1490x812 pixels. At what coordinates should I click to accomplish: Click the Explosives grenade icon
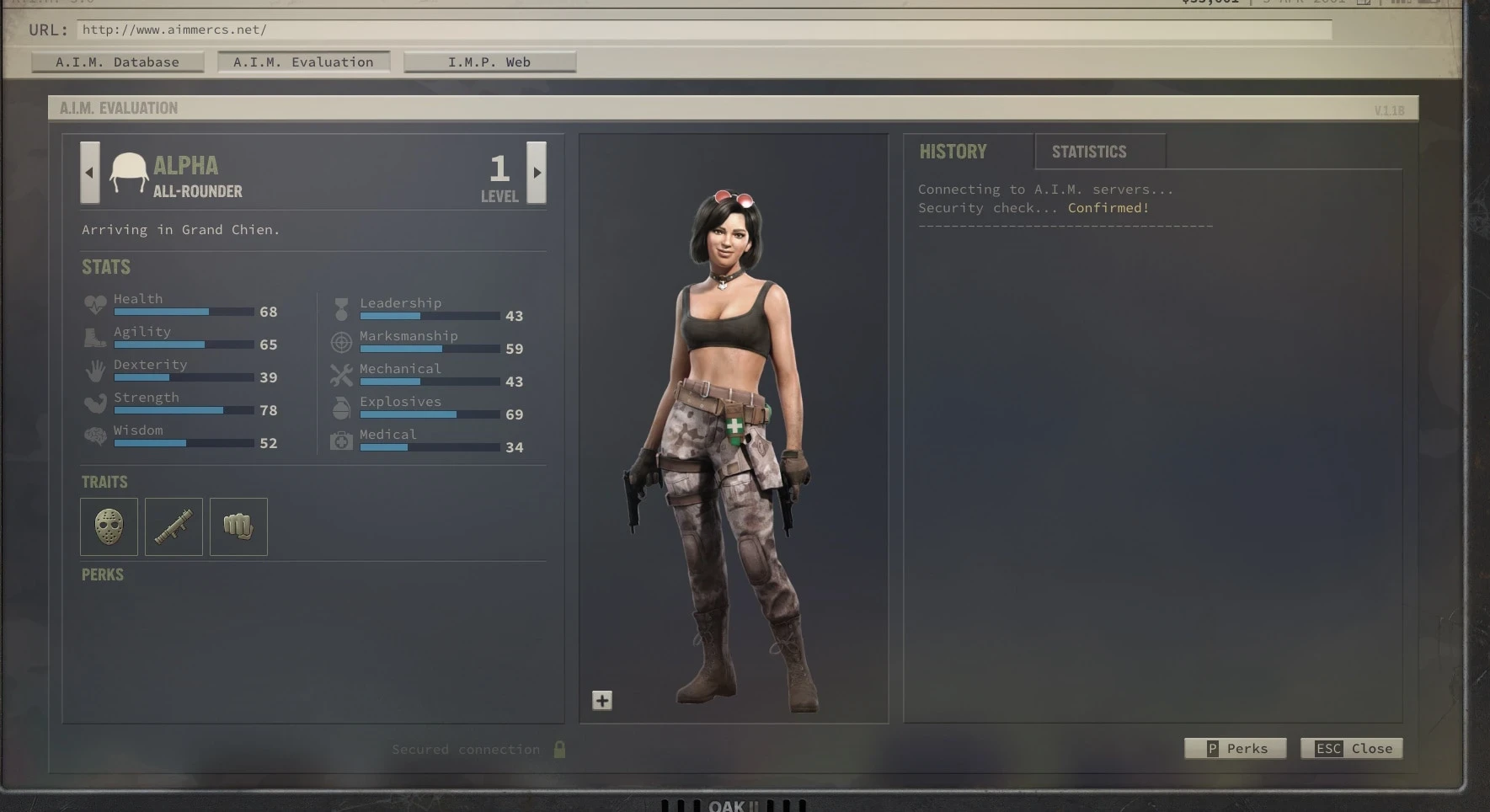(341, 408)
